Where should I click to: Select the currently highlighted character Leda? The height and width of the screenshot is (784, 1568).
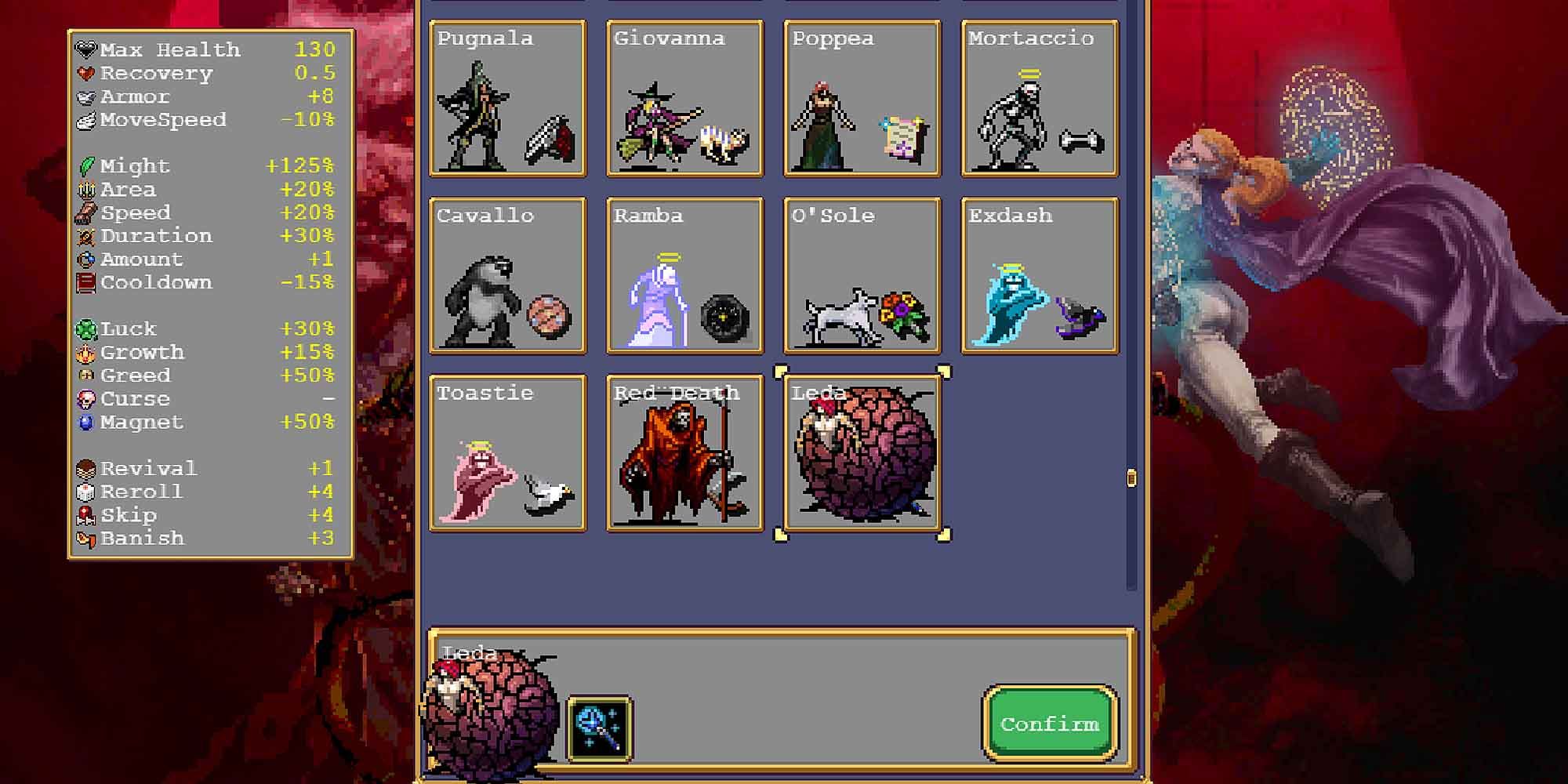click(862, 453)
